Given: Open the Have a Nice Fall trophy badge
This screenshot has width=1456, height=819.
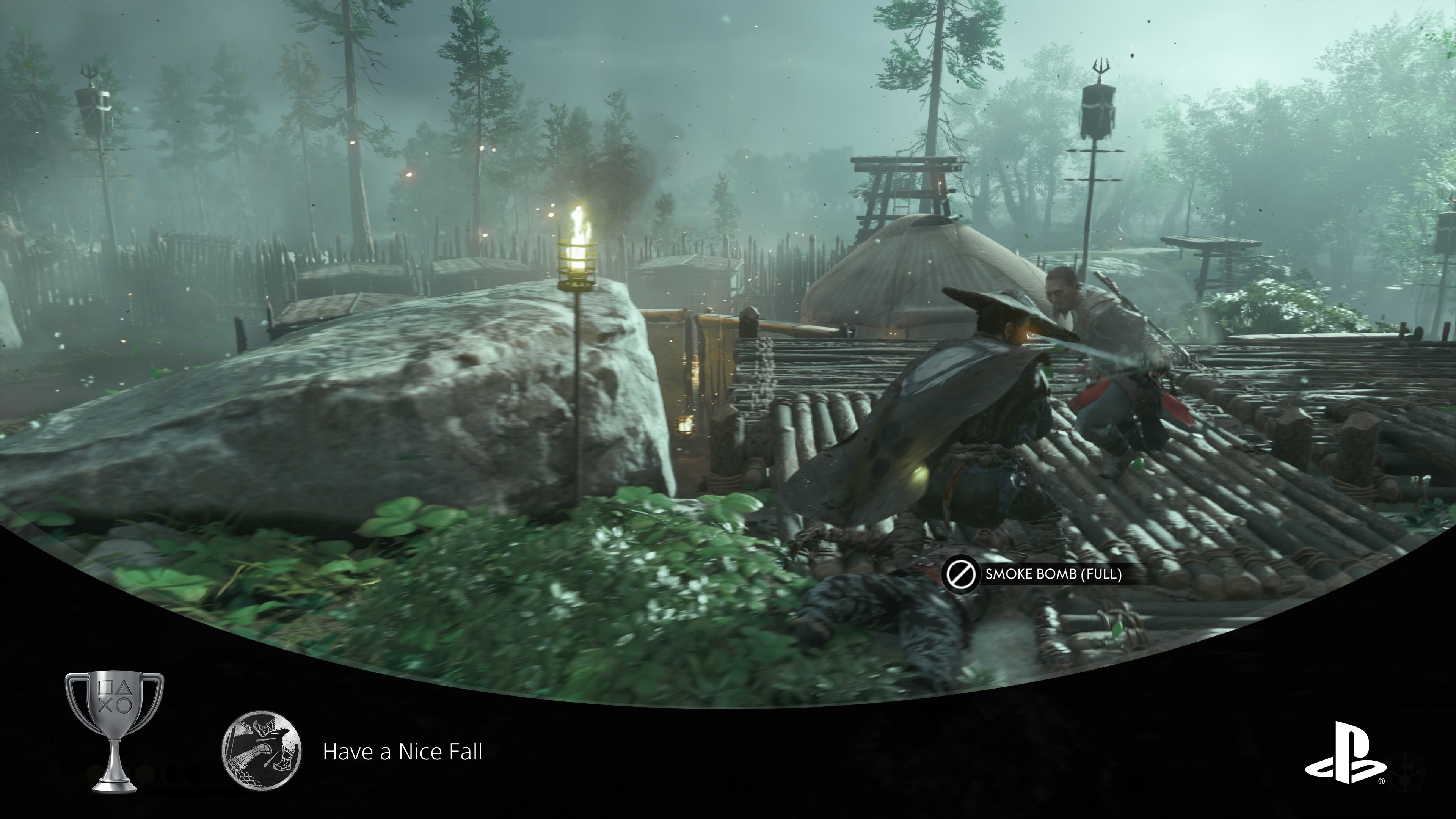Looking at the screenshot, I should click(261, 751).
